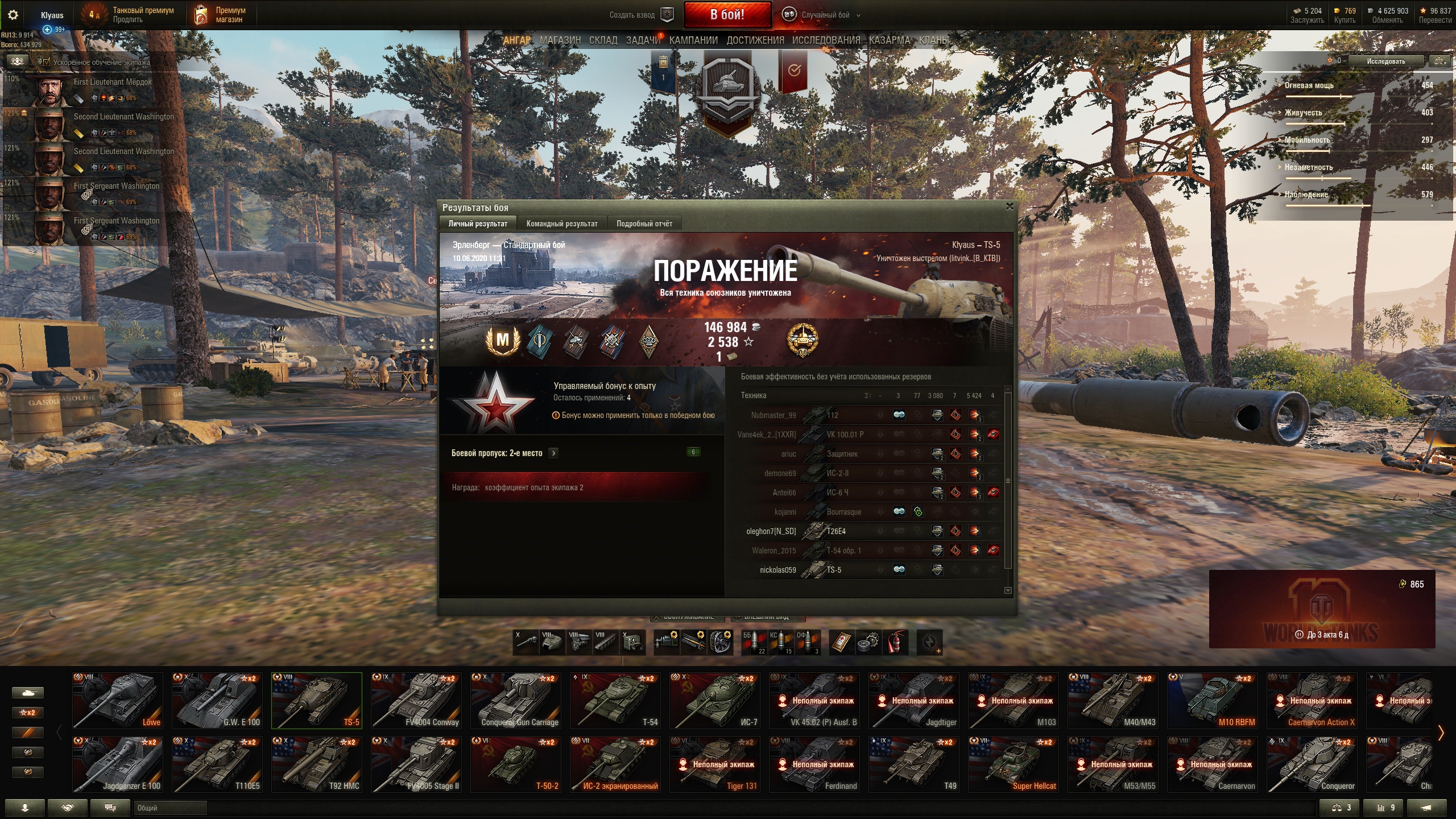Open the Премиум магазин
The width and height of the screenshot is (1456, 819).
click(221, 15)
